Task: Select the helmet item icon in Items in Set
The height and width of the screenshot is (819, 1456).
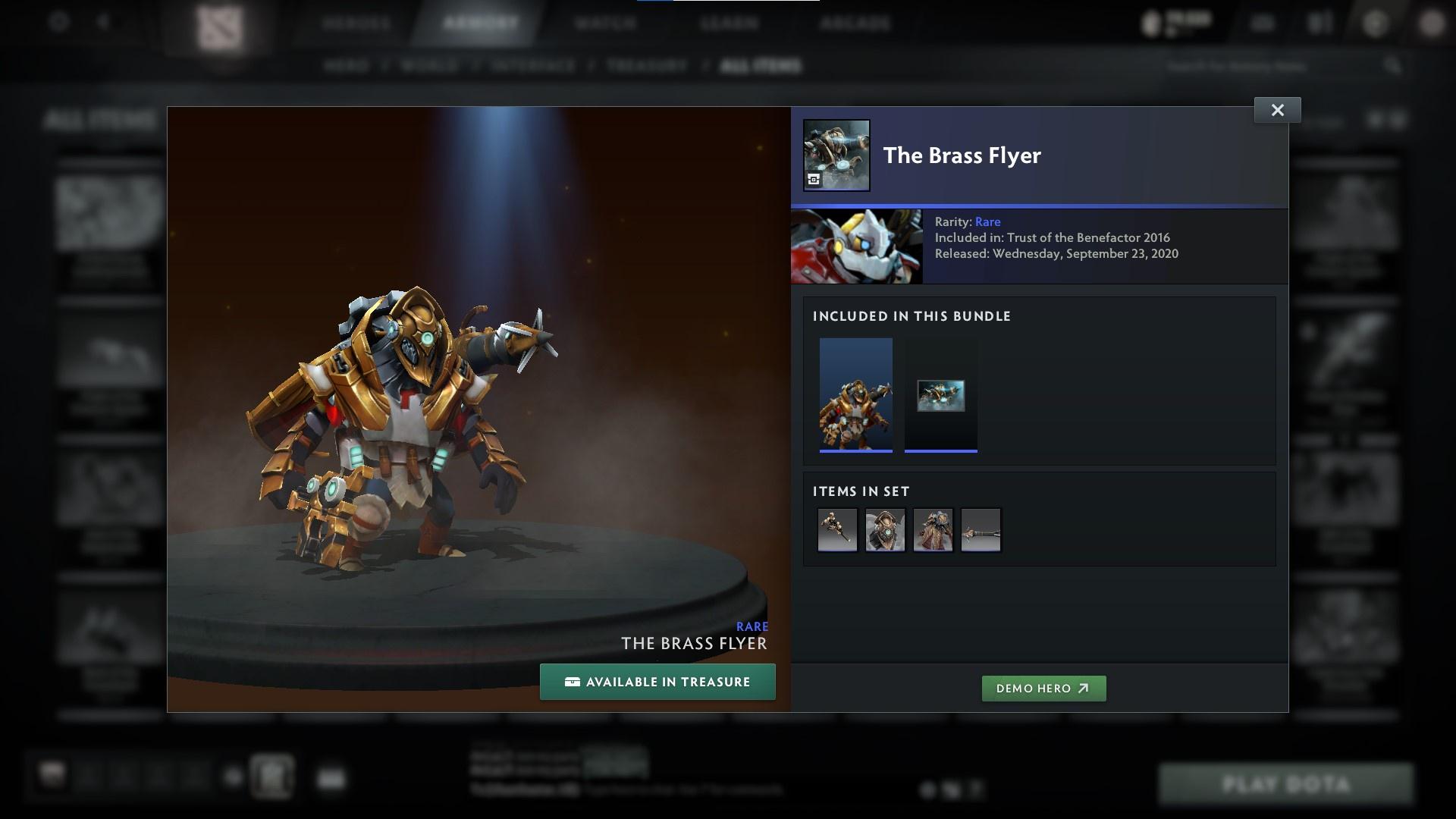Action: click(885, 529)
